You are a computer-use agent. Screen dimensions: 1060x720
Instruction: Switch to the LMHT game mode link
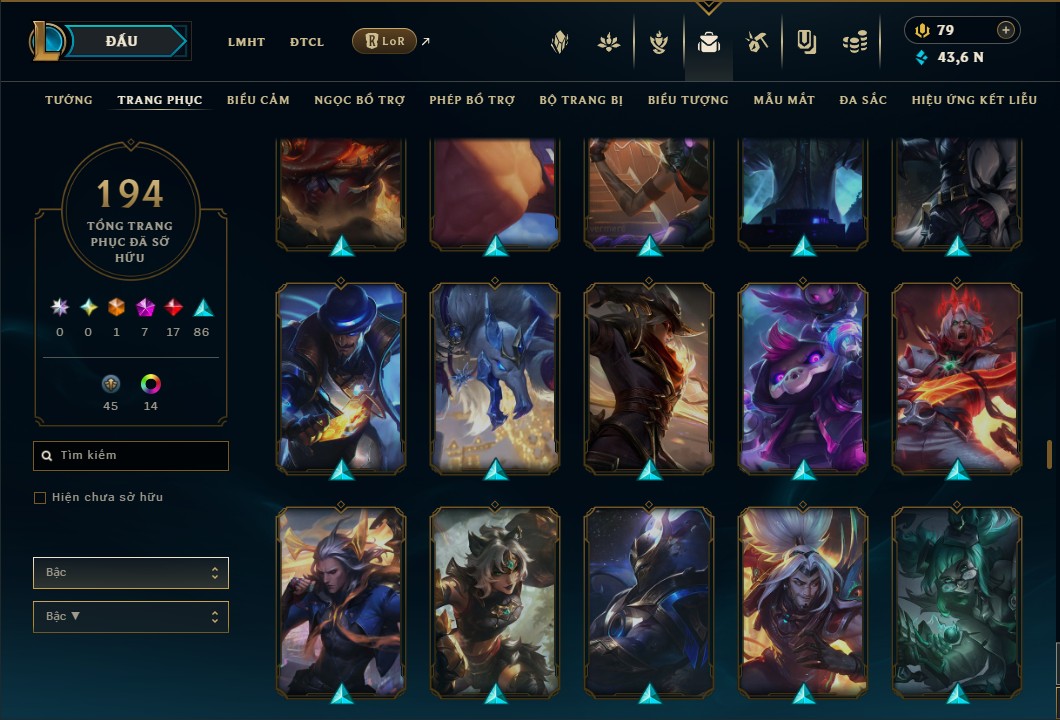[246, 42]
